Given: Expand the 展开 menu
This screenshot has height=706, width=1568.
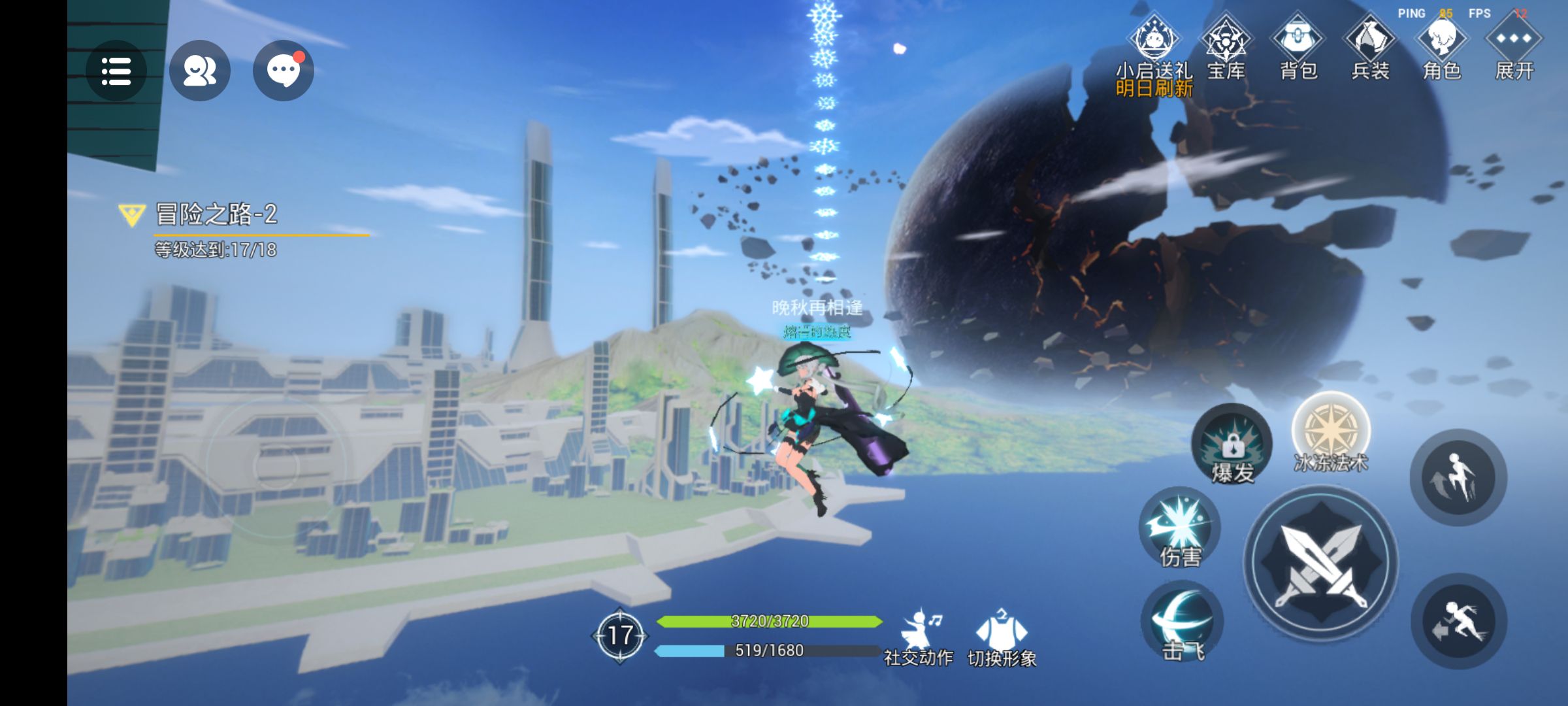Looking at the screenshot, I should point(1514,42).
